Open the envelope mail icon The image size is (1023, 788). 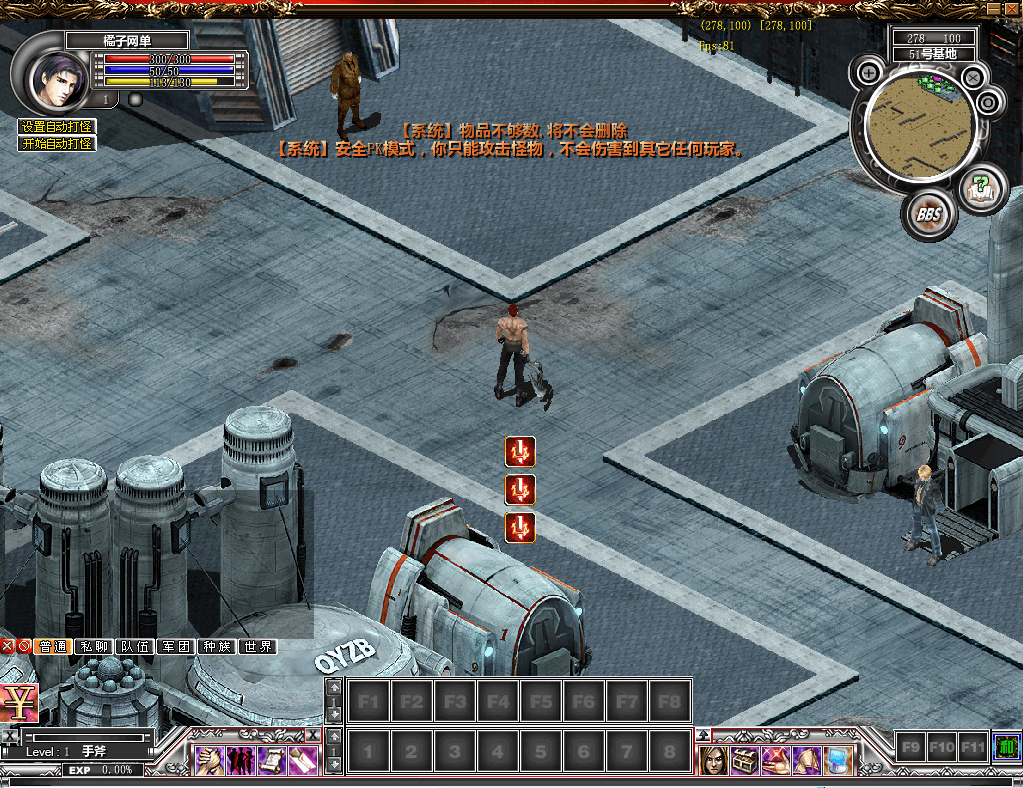(x=303, y=761)
